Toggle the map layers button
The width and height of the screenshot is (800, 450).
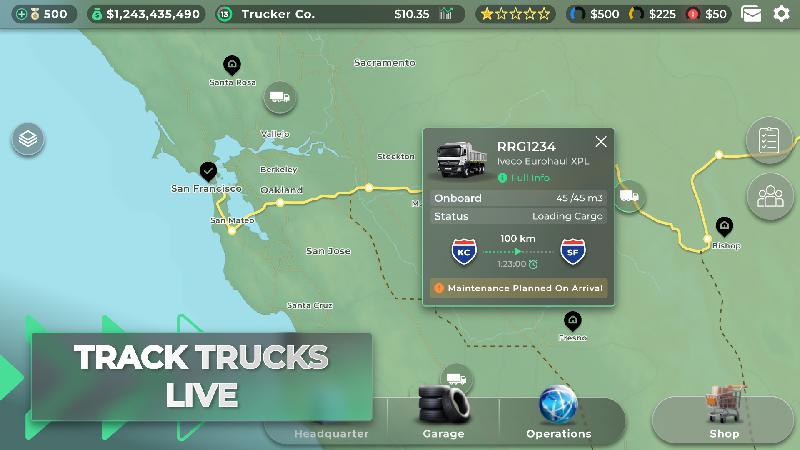[28, 139]
